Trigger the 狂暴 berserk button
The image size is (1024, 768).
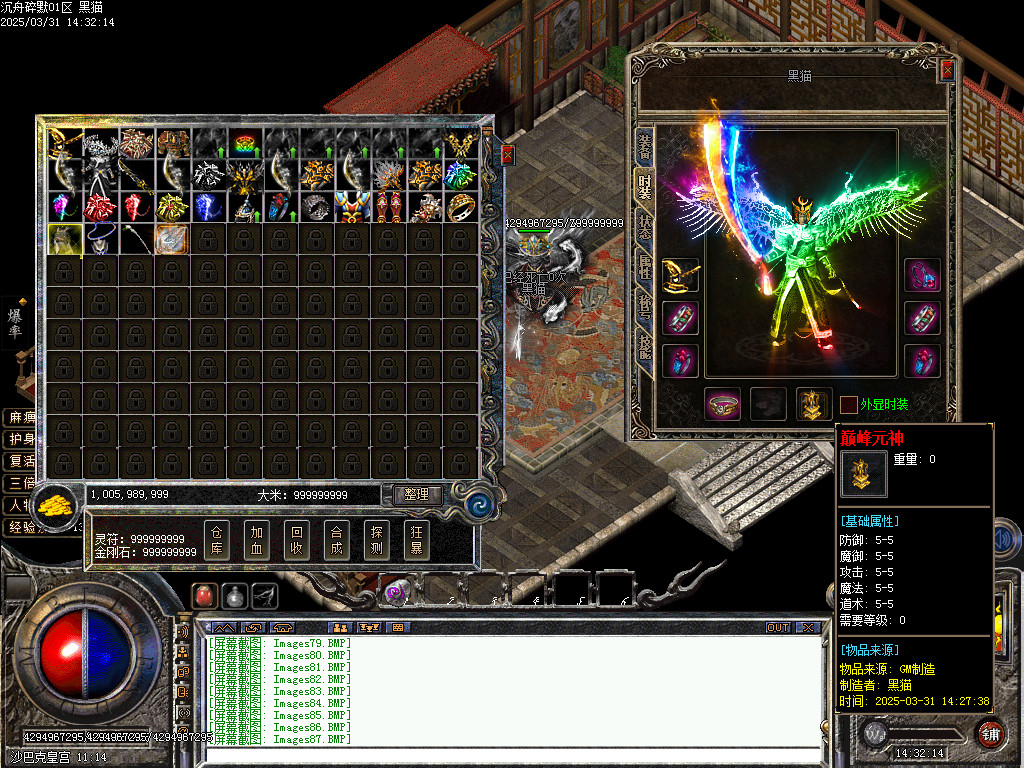point(417,540)
